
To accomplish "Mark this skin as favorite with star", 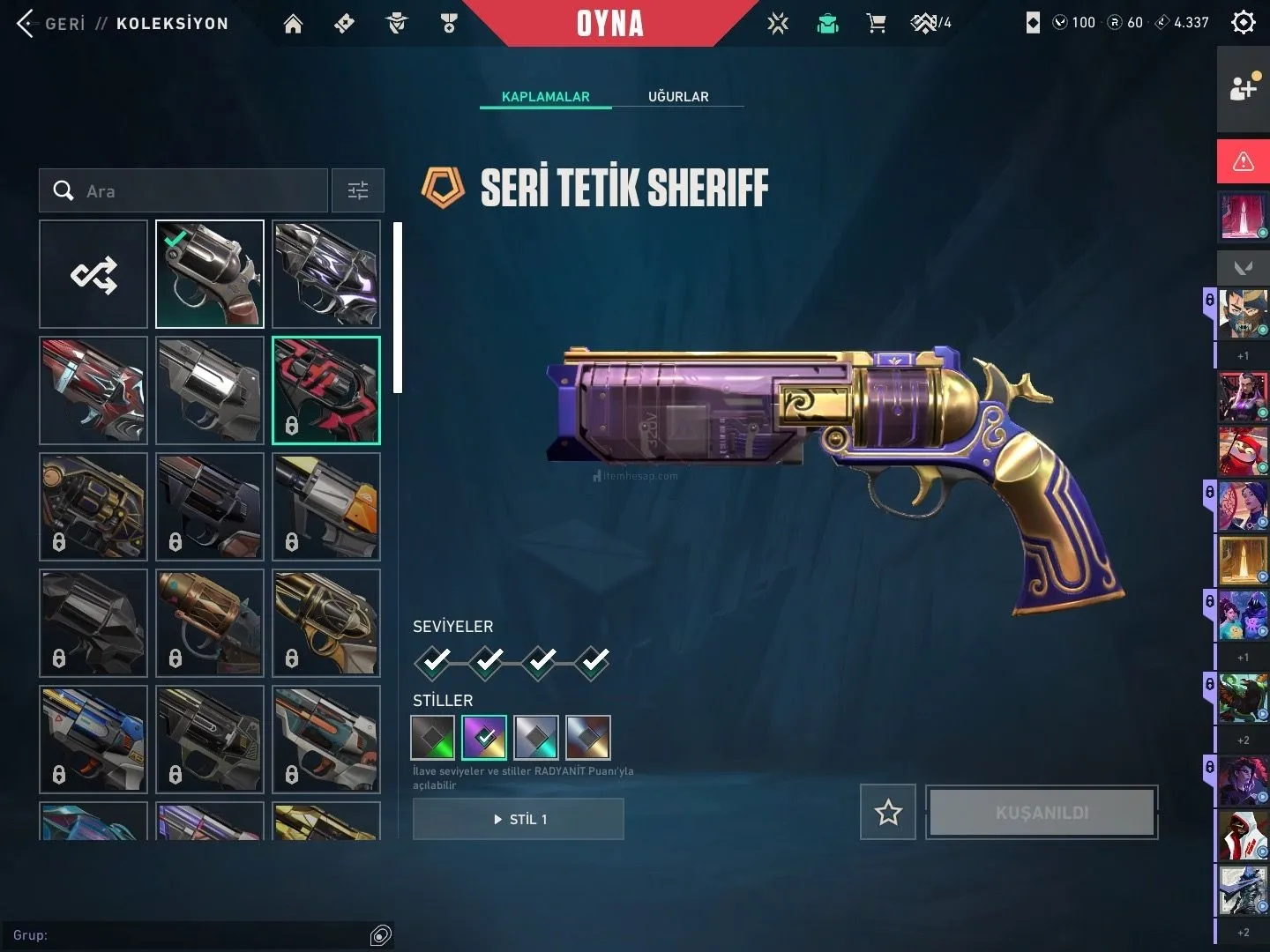I will click(x=888, y=812).
